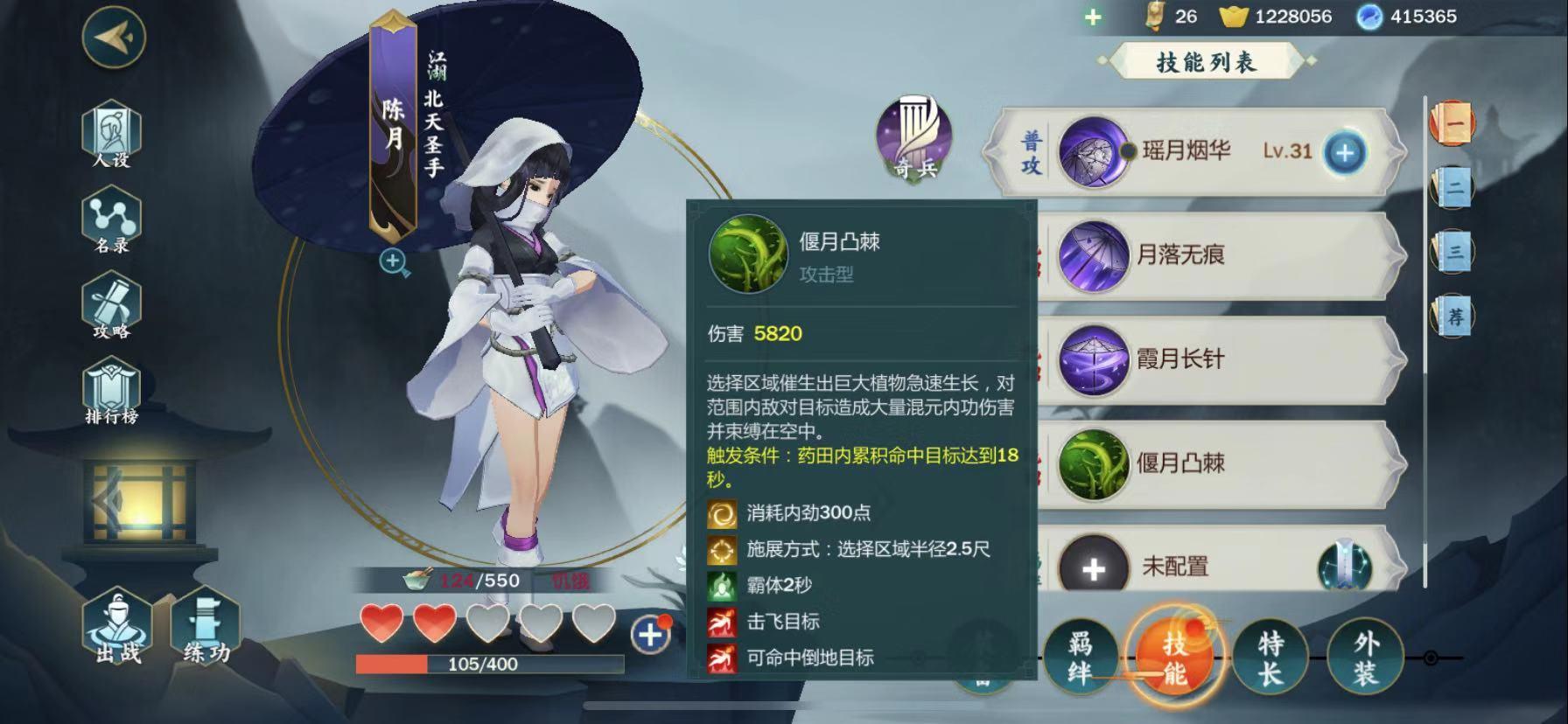
Task: Open the 攻略 strategy guide
Action: click(111, 306)
